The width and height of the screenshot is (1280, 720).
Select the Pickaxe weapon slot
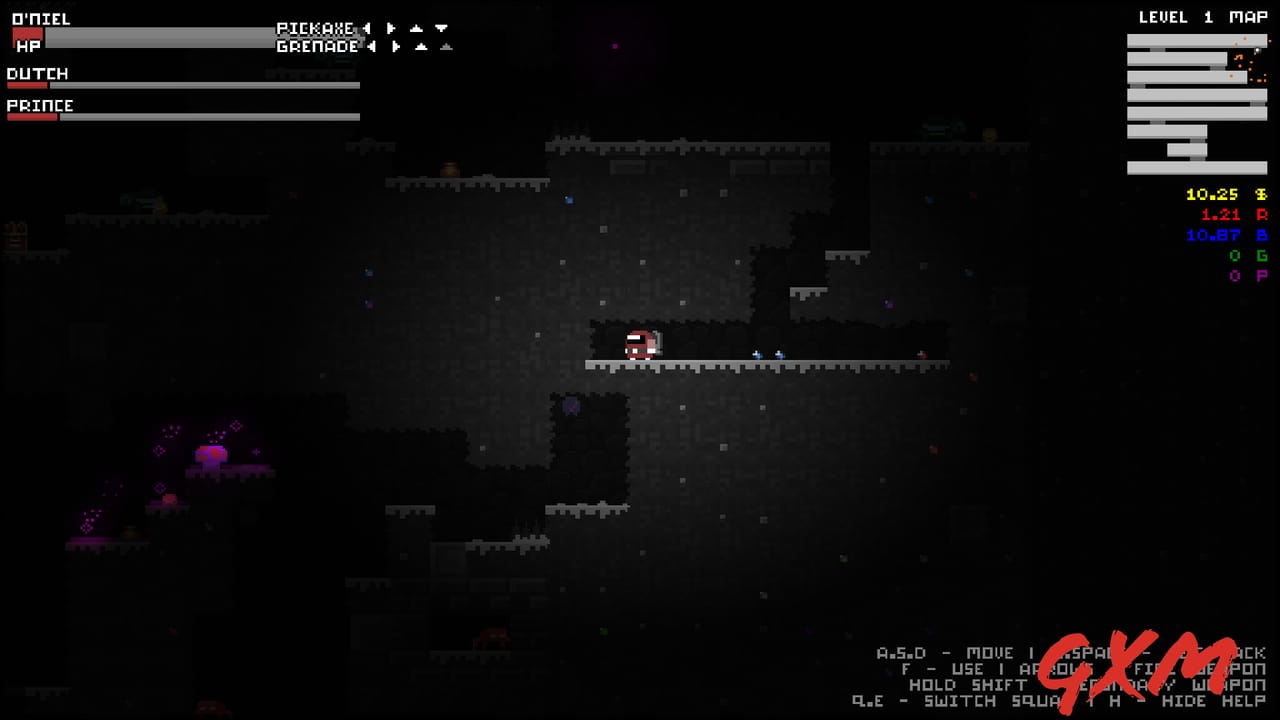point(315,28)
